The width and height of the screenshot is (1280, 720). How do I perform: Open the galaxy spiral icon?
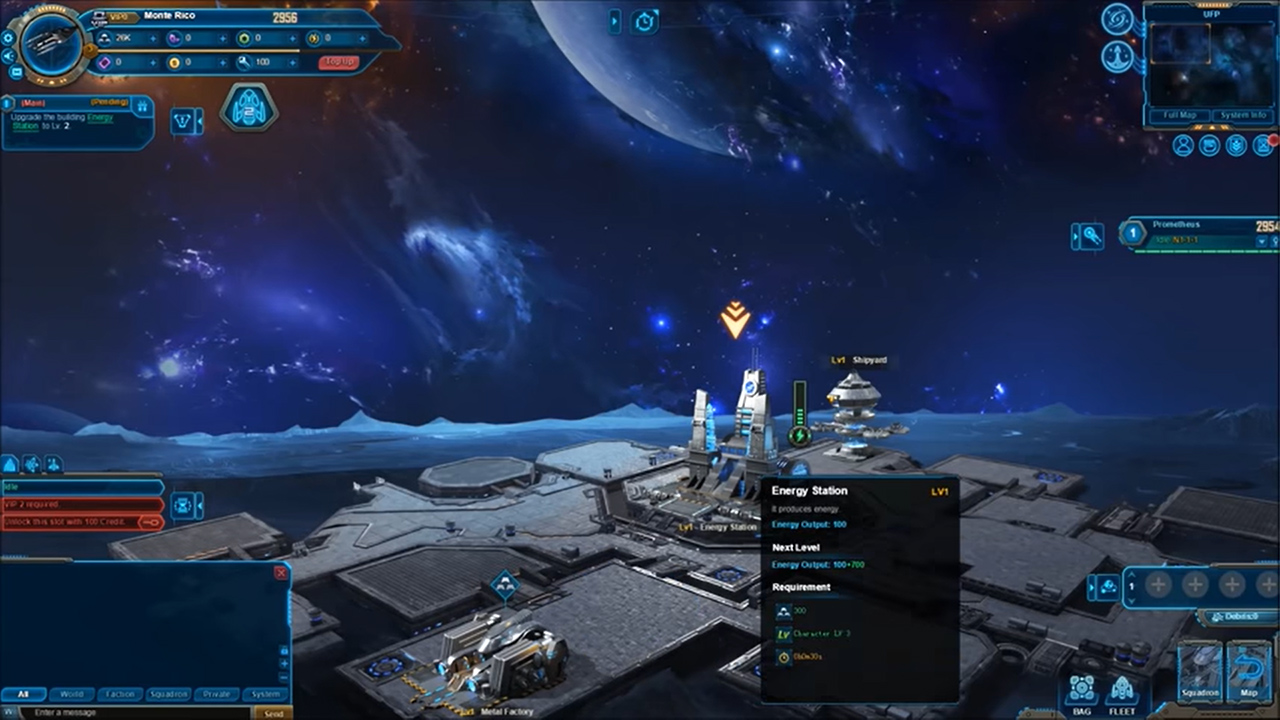(x=1117, y=19)
